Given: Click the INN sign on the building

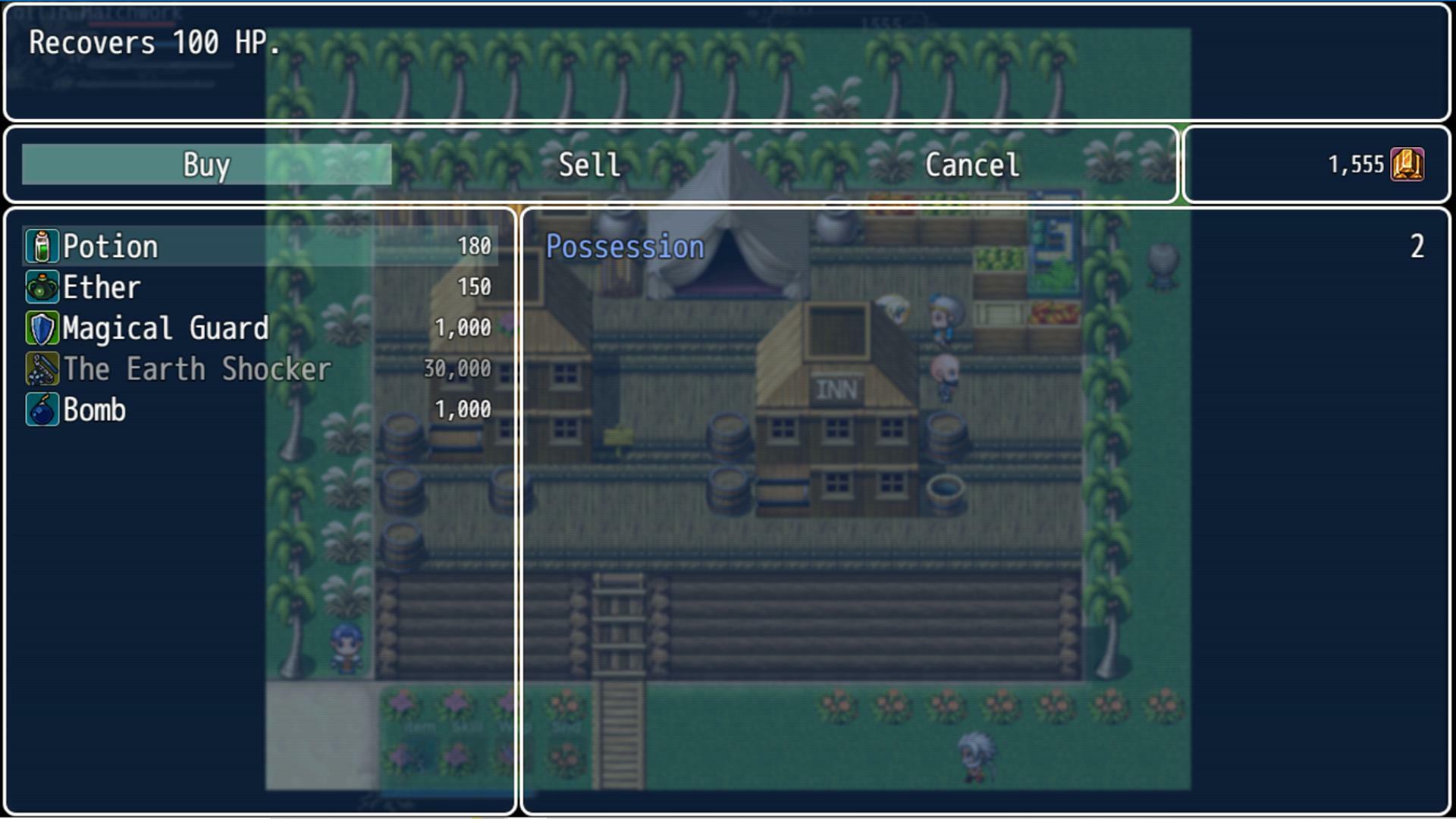Looking at the screenshot, I should [x=837, y=388].
